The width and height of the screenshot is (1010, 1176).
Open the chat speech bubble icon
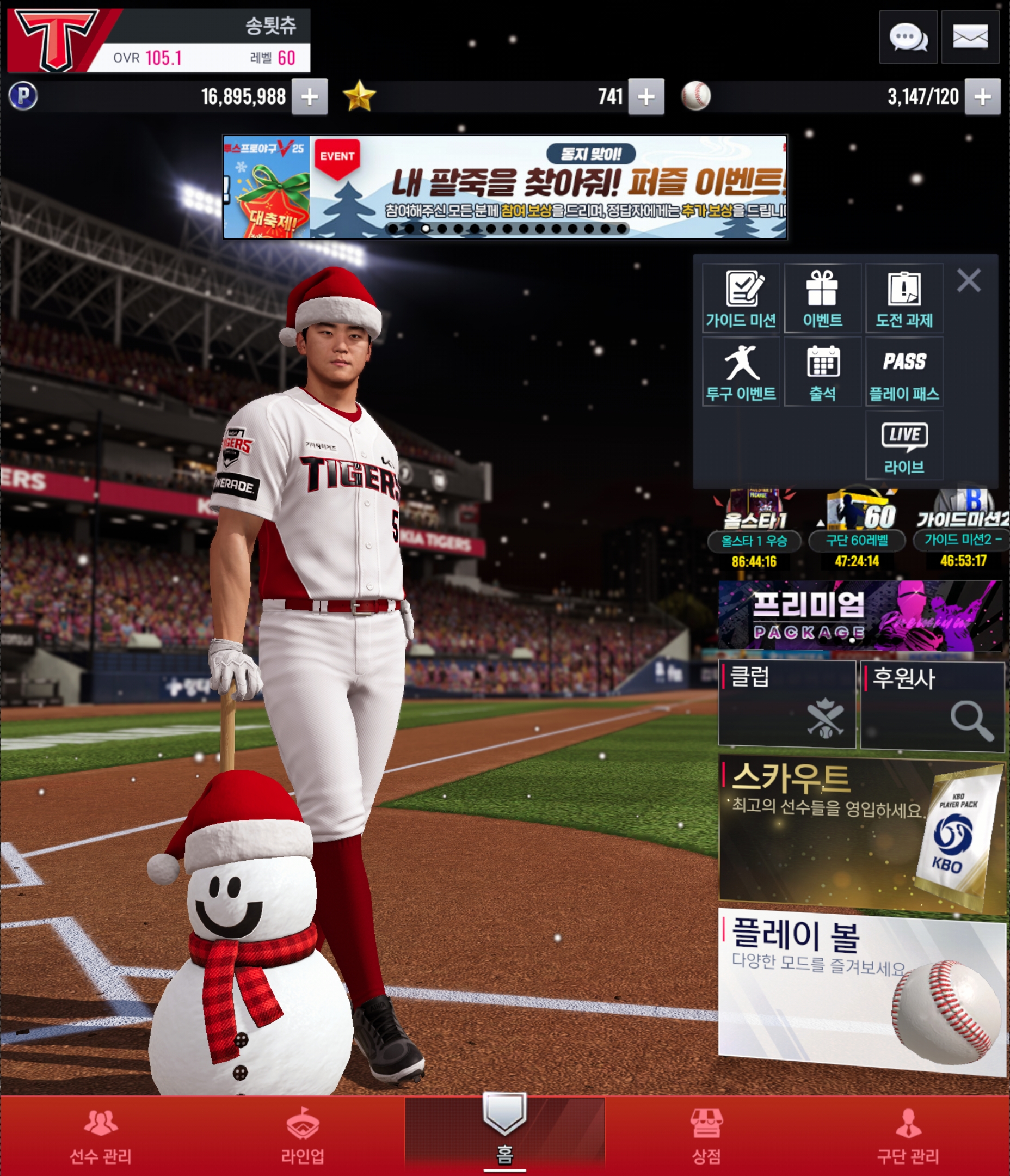pyautogui.click(x=908, y=38)
